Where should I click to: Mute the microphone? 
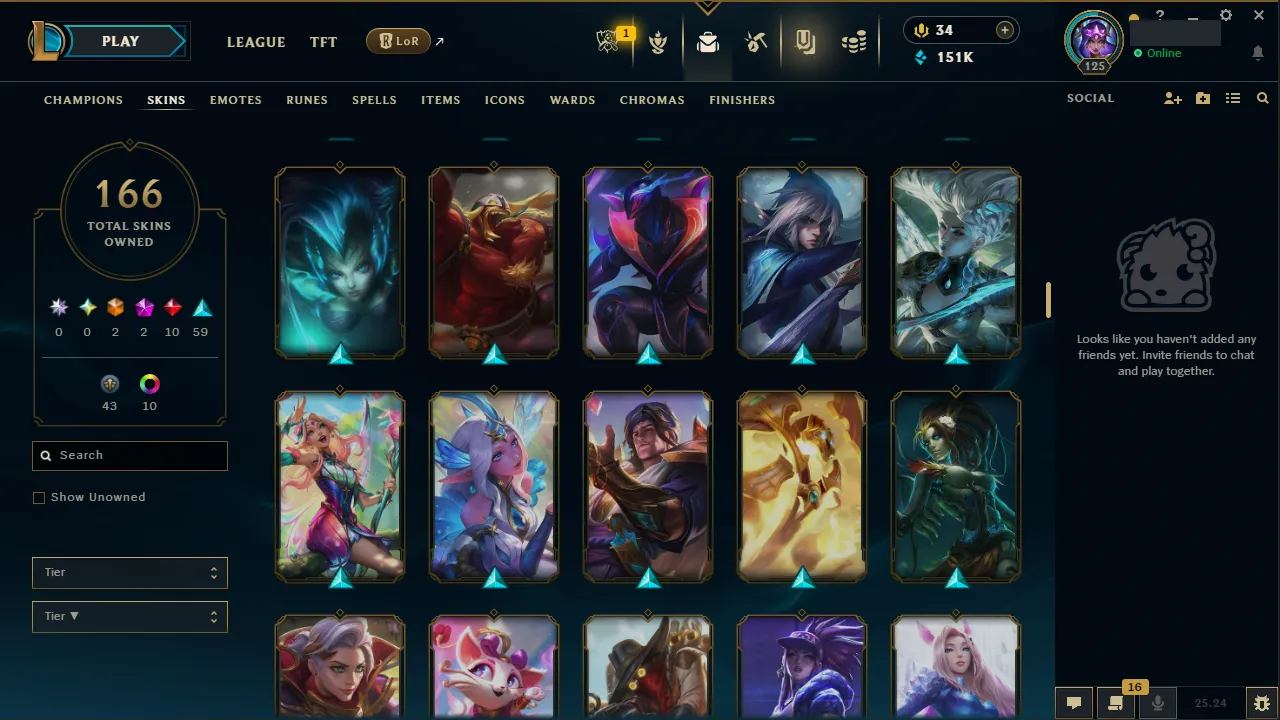pos(1157,702)
